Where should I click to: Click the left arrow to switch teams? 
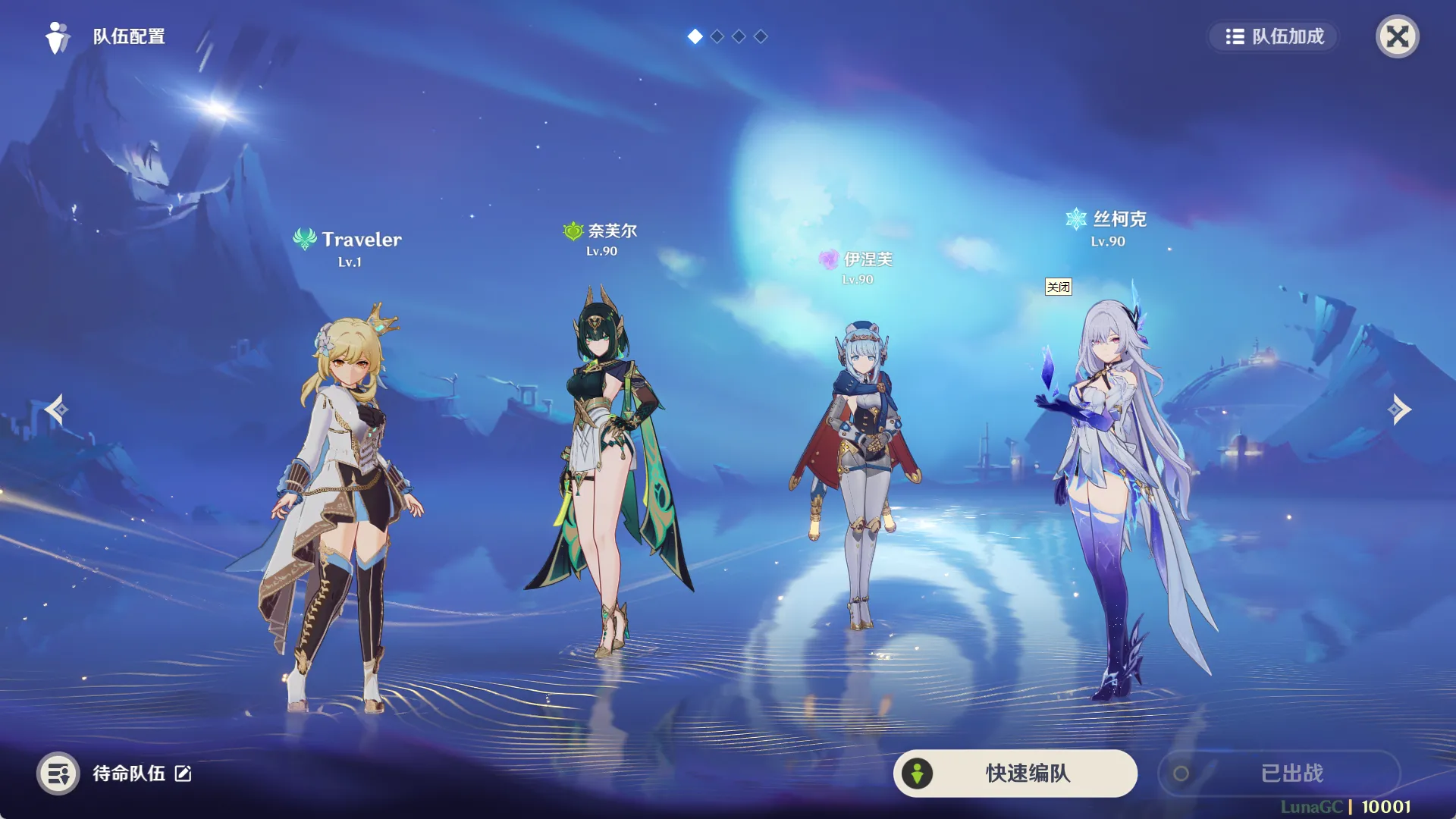pos(55,409)
